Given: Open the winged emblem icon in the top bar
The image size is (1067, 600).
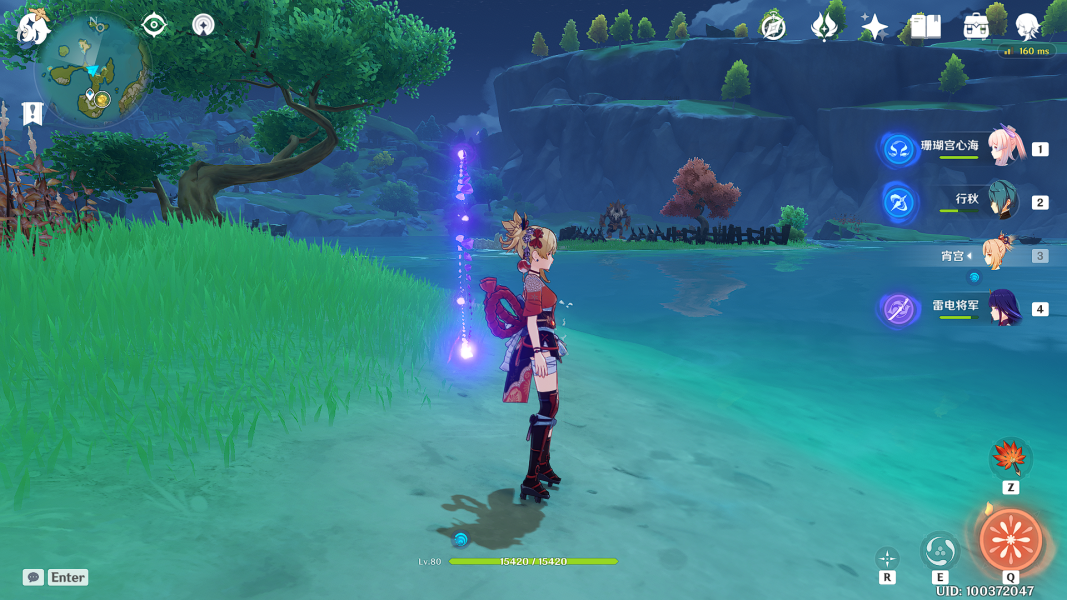Looking at the screenshot, I should (824, 27).
